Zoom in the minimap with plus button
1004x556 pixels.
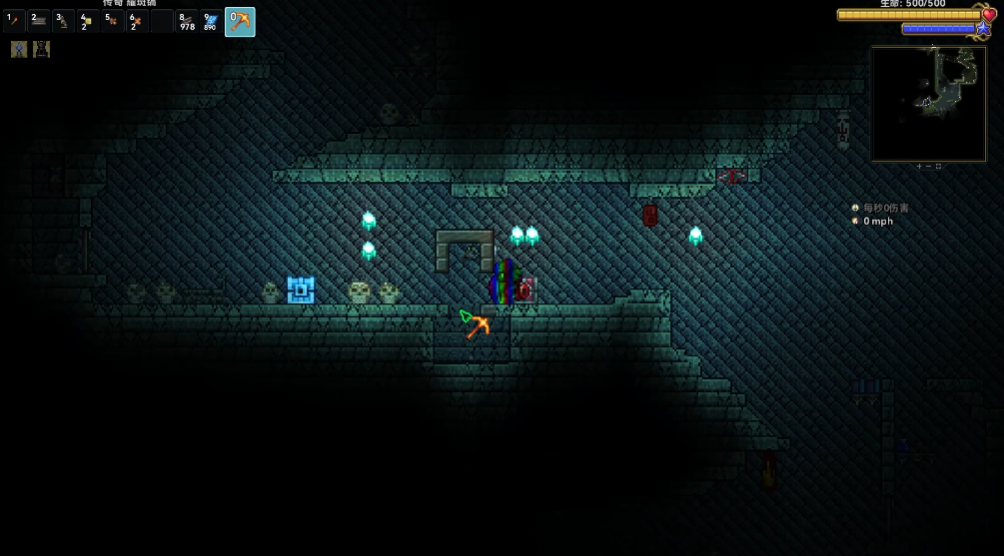tap(920, 166)
